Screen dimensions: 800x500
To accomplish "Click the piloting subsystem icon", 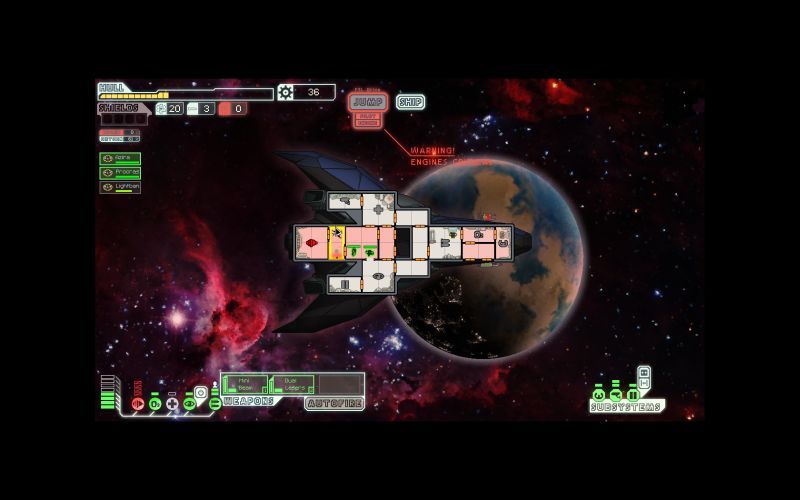I will tap(599, 394).
